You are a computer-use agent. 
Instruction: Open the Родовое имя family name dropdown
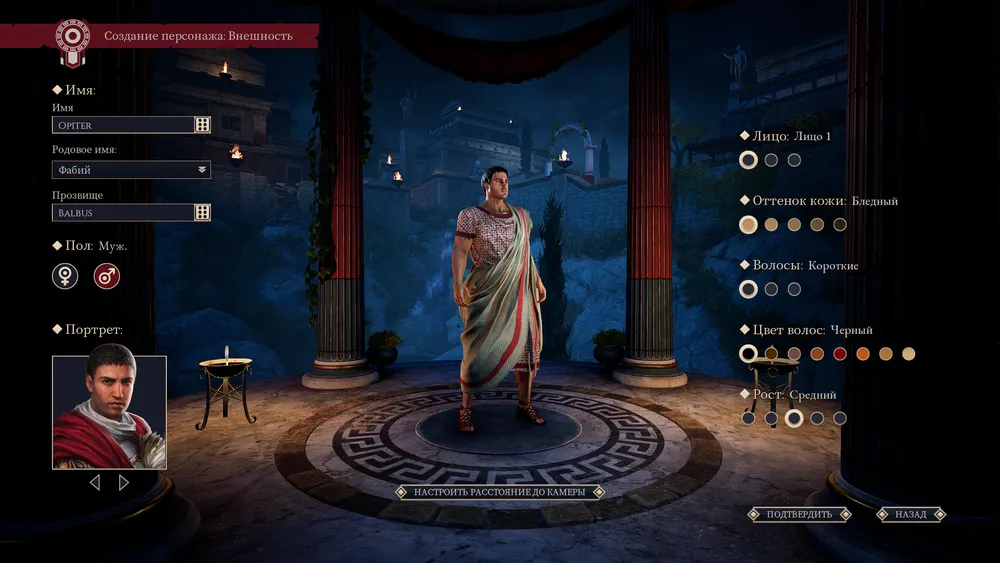tap(131, 170)
